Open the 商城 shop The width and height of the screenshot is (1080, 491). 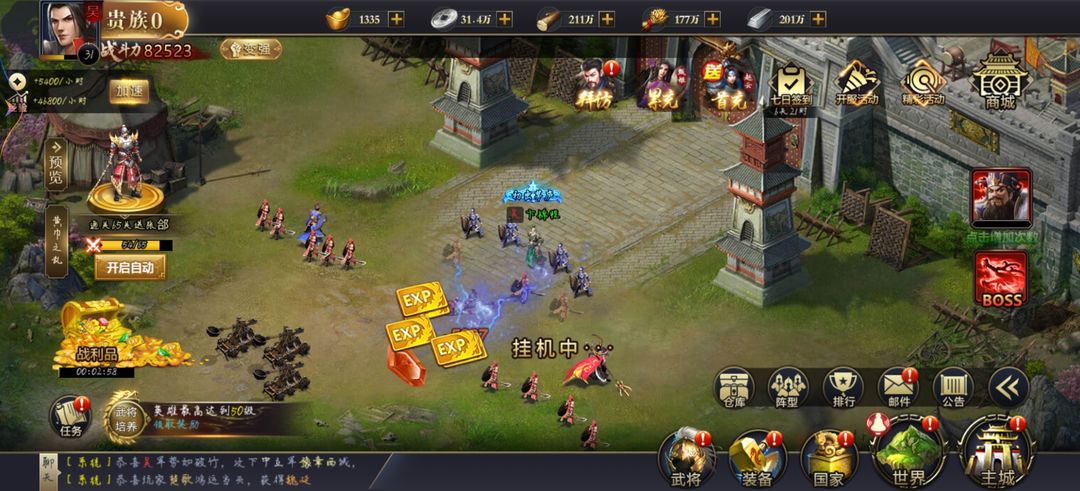click(1000, 78)
